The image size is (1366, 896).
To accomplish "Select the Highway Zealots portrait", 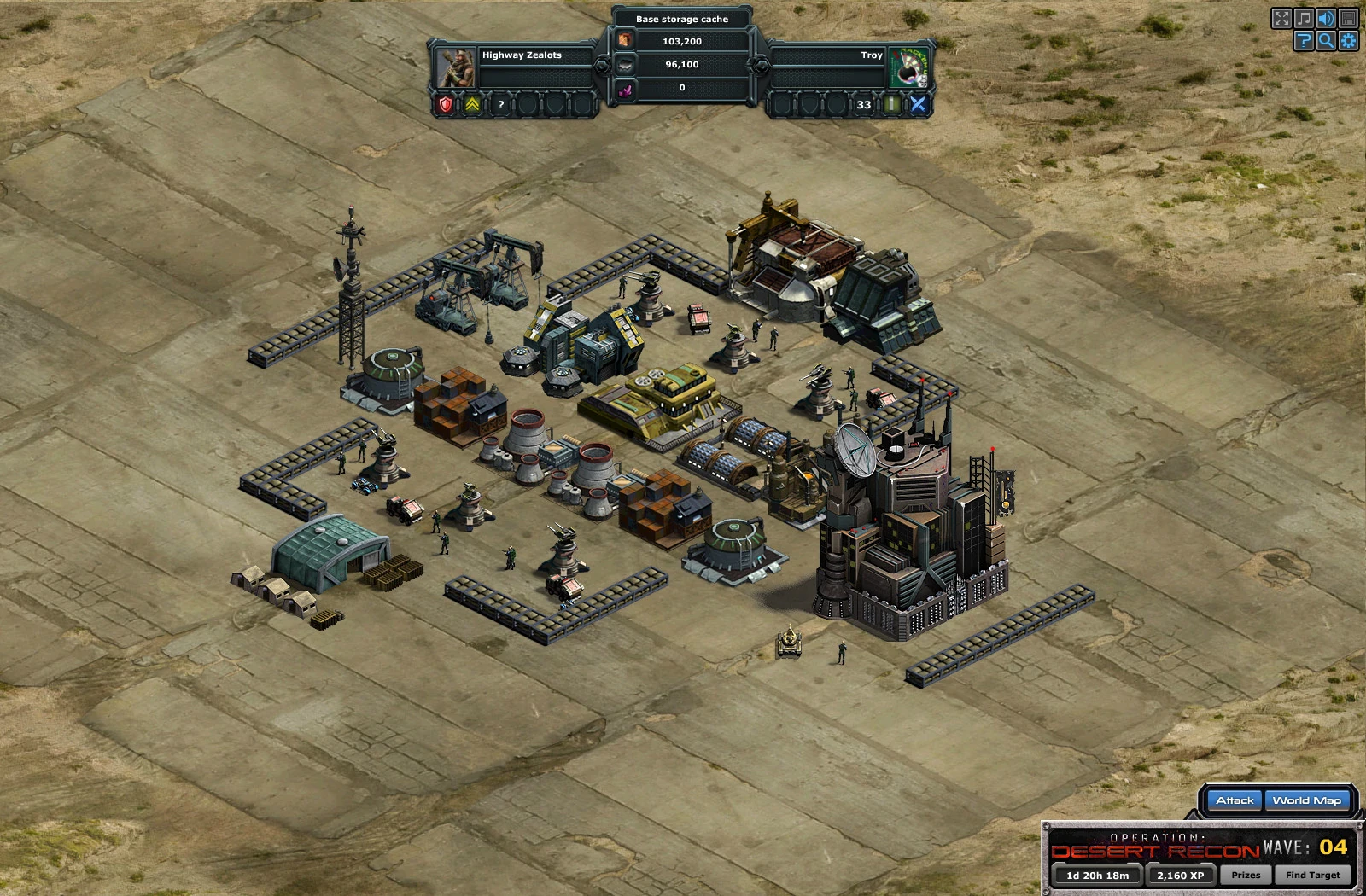I will pyautogui.click(x=456, y=67).
